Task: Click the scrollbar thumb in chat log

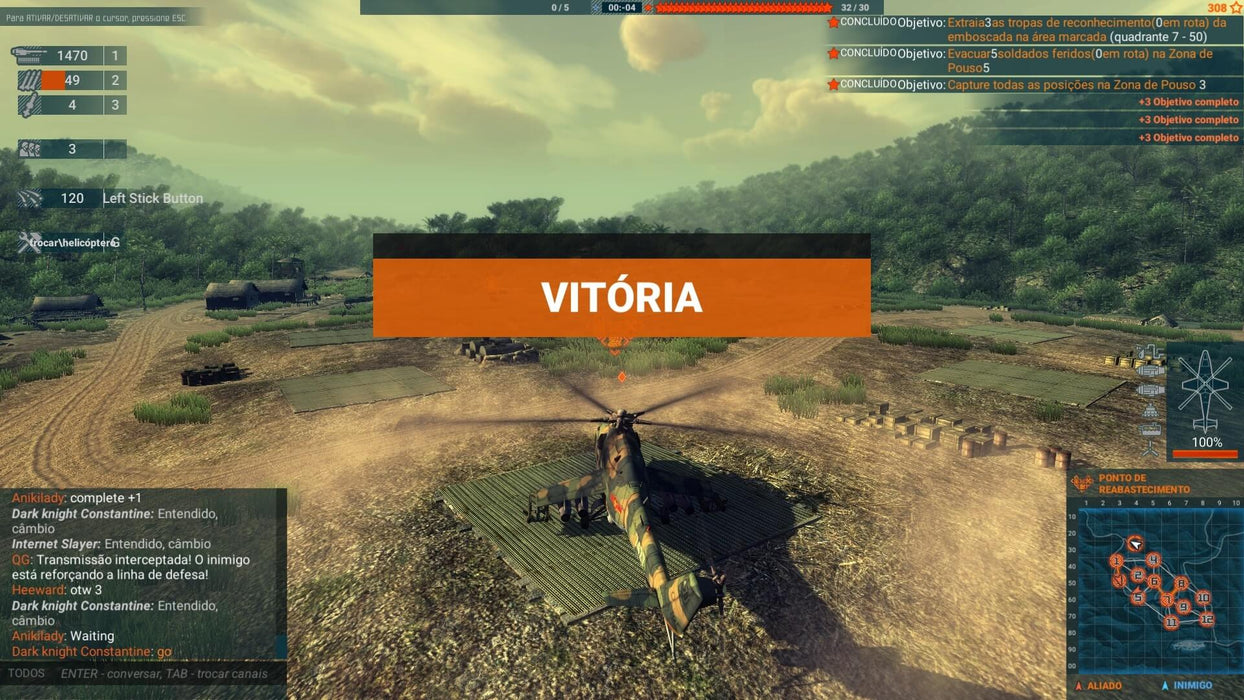Action: [282, 647]
